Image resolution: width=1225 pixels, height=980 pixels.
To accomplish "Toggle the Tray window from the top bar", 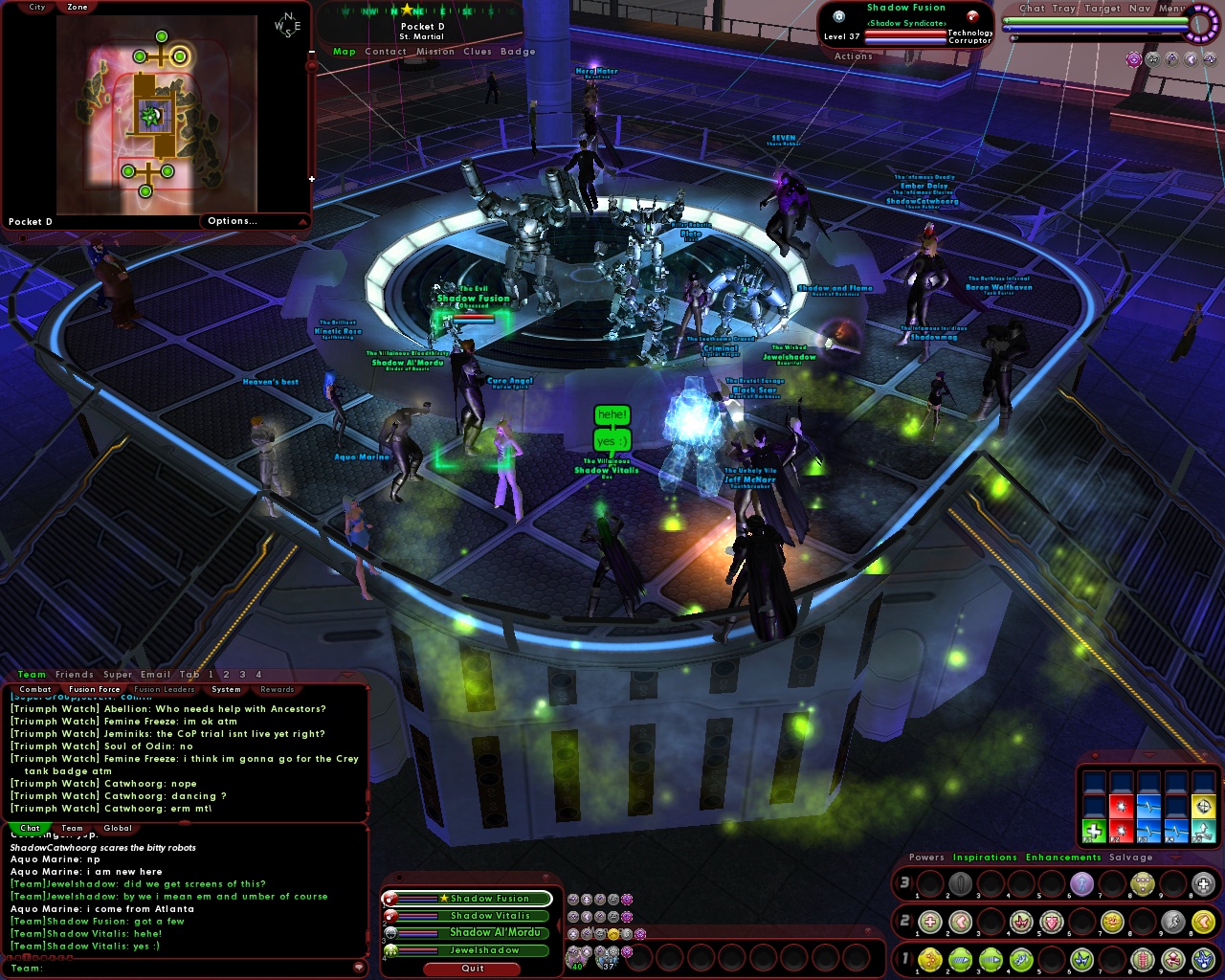I will [x=1063, y=8].
